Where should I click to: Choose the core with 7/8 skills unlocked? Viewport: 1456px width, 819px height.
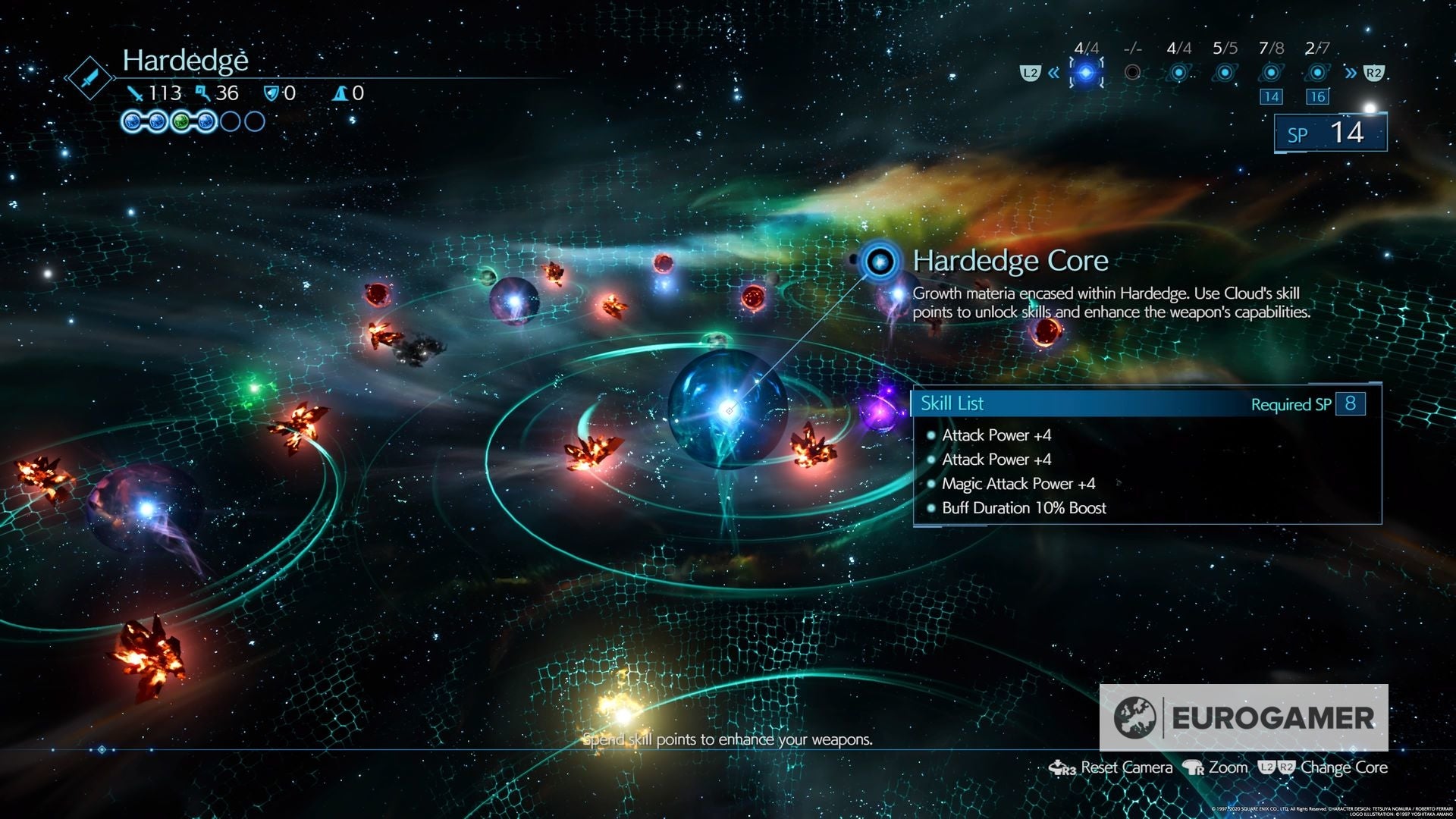click(1271, 73)
